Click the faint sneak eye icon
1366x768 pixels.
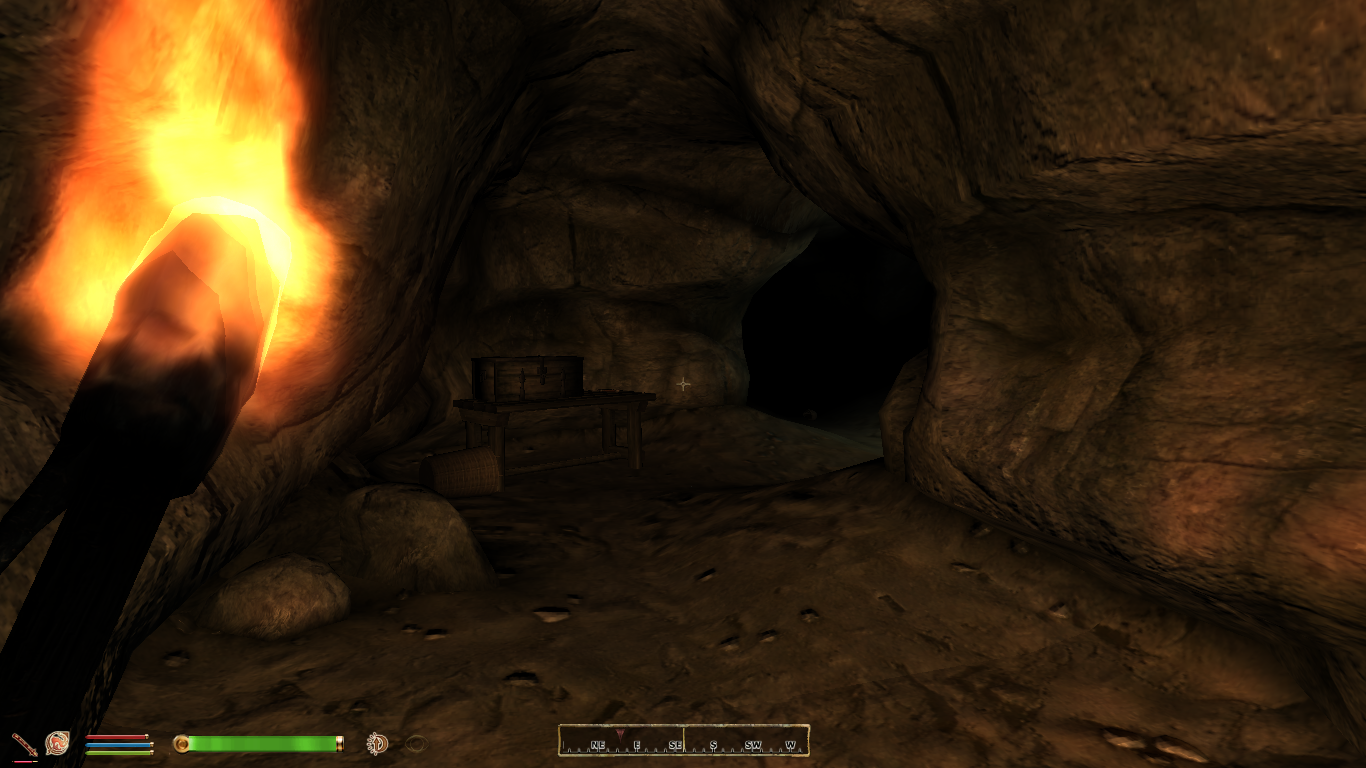(416, 743)
